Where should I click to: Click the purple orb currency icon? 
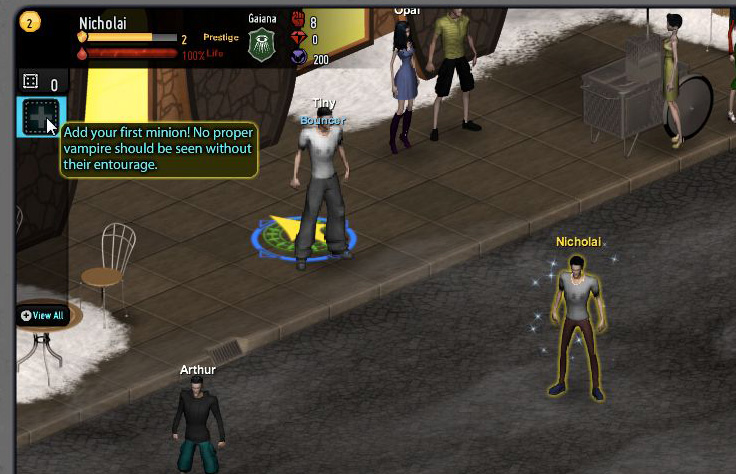pos(298,58)
